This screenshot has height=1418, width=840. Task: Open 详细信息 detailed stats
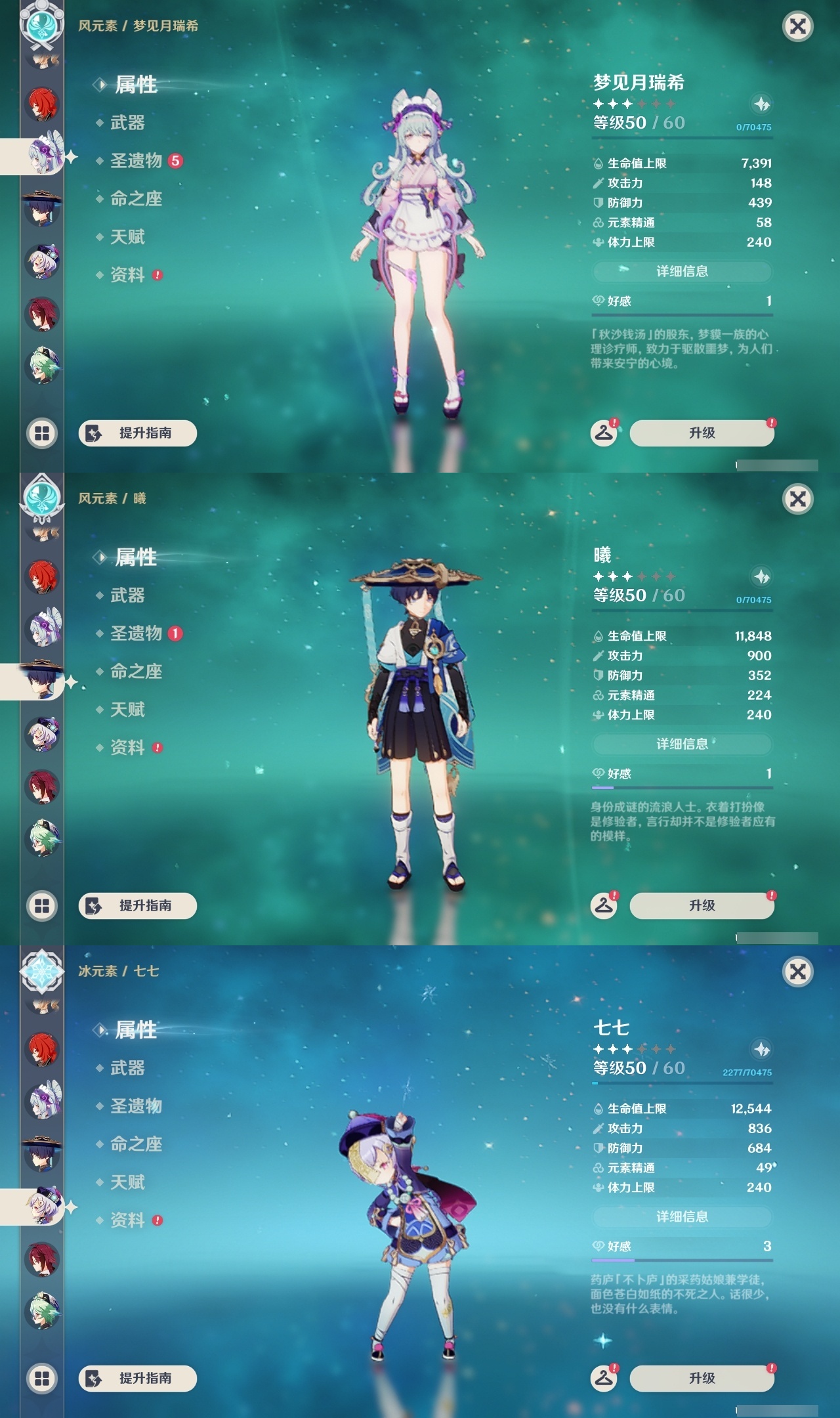click(682, 272)
